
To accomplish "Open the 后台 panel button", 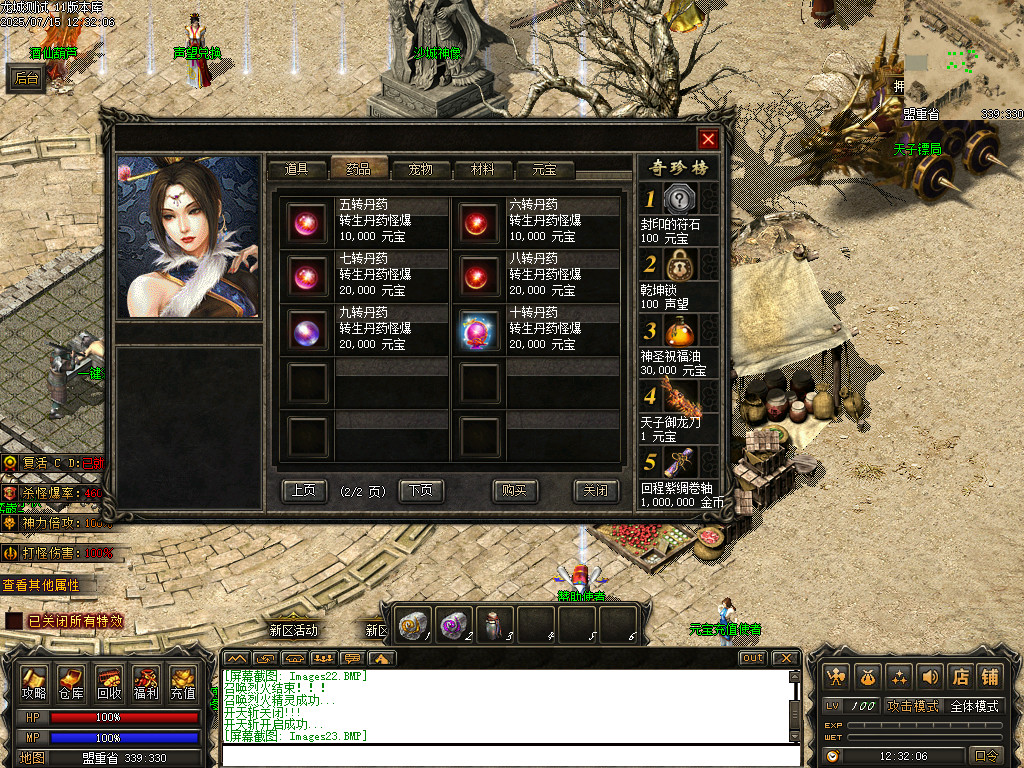I will [x=27, y=79].
